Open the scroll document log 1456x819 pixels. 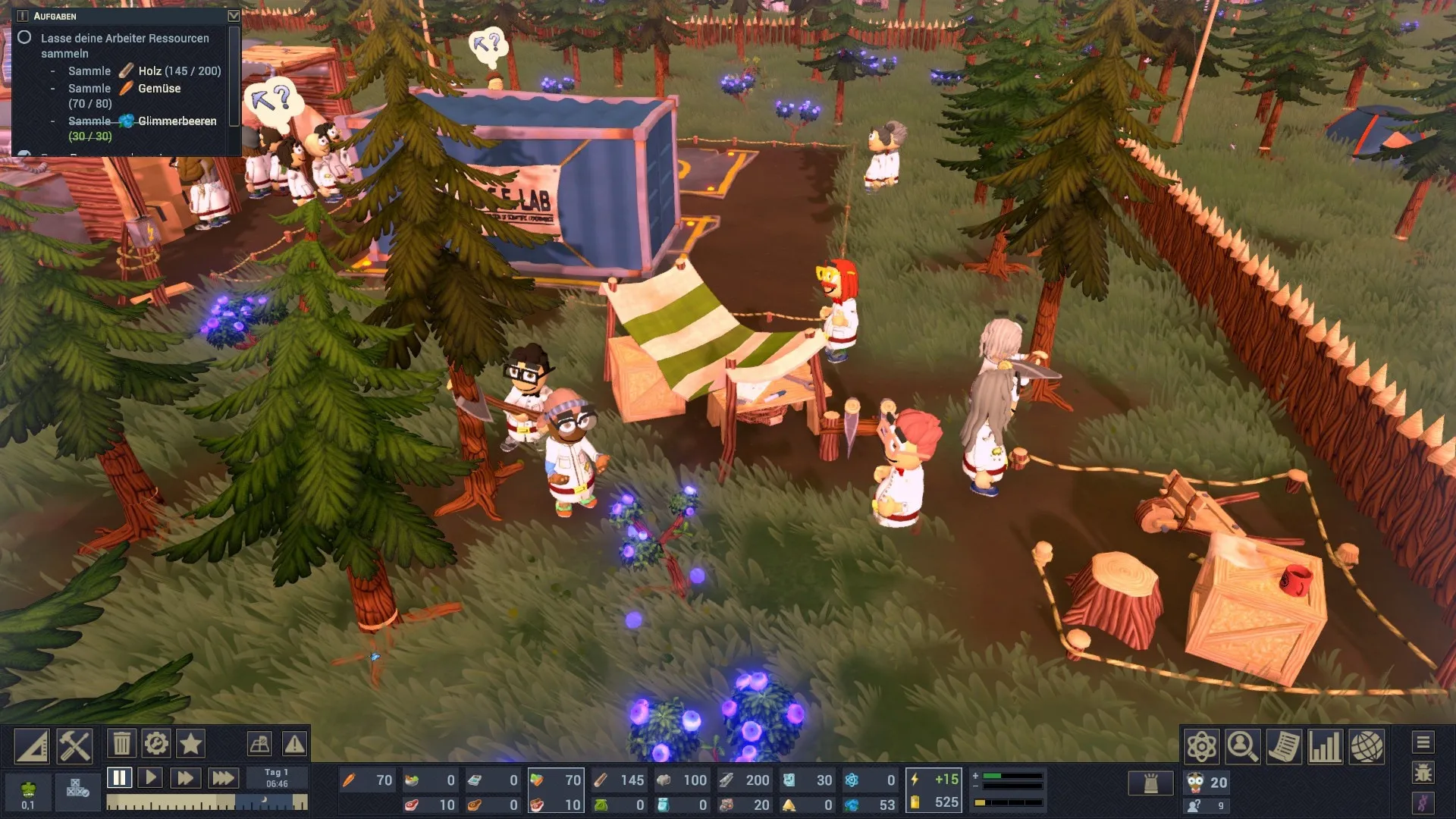point(1284,747)
